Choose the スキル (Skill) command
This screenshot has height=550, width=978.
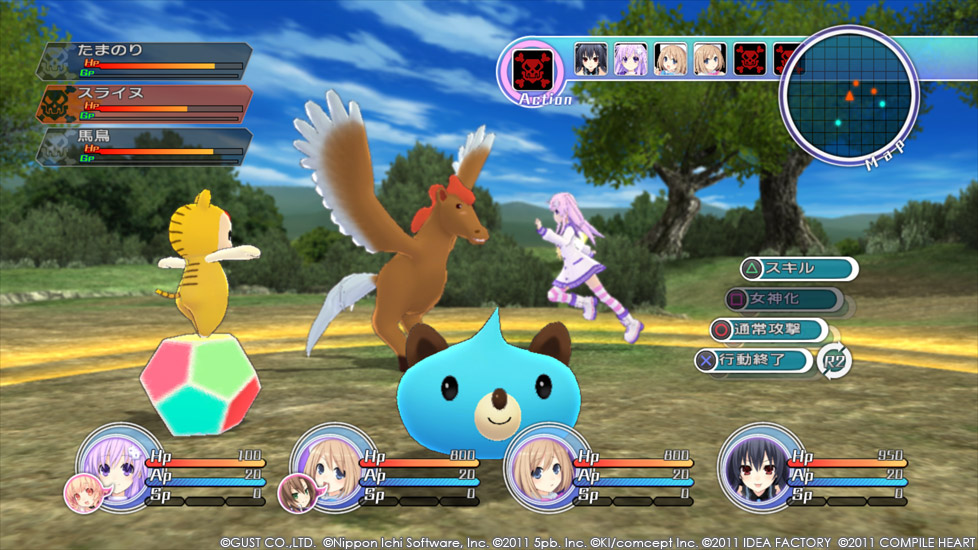point(798,268)
